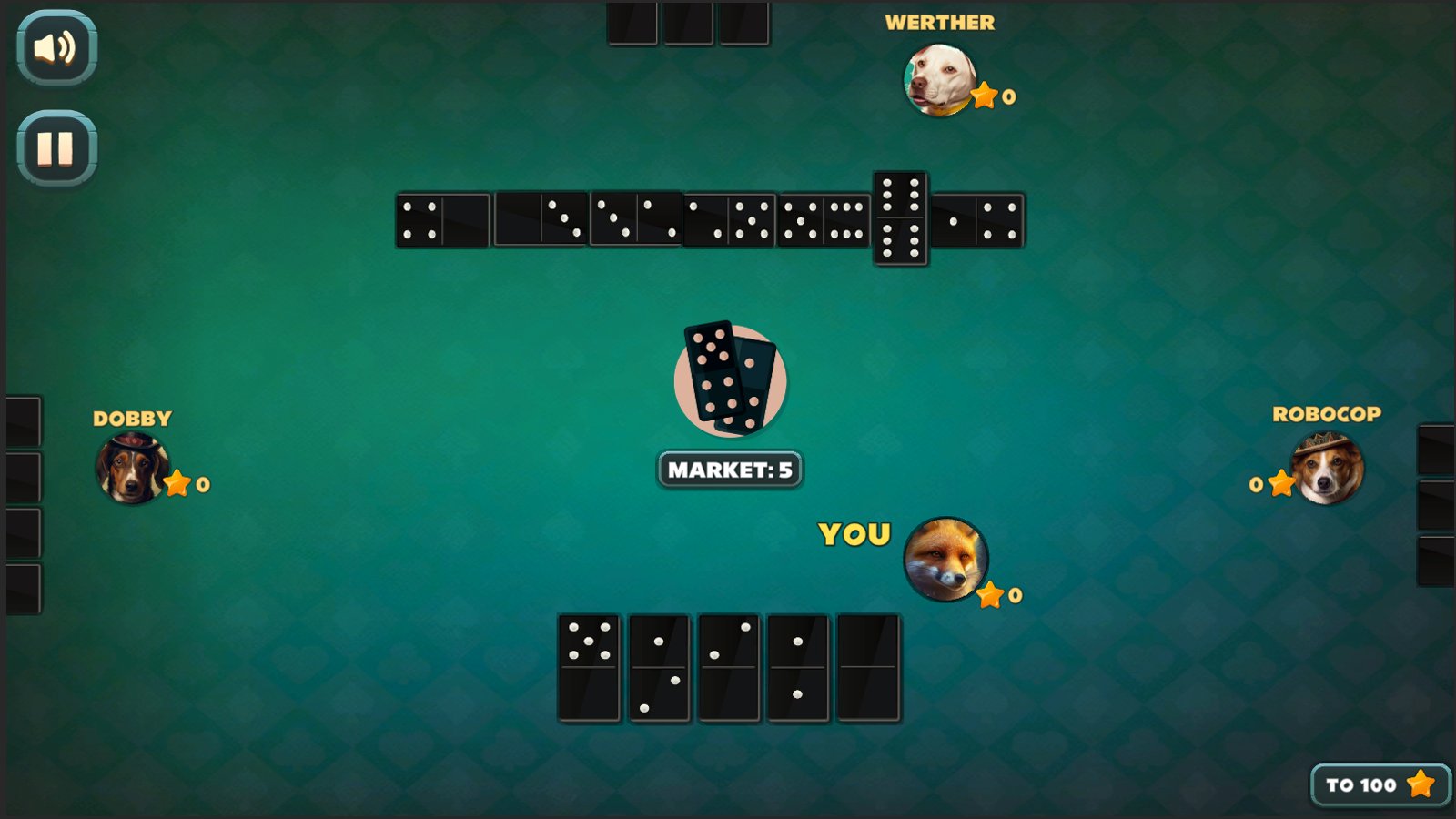Click Dobby's avatar portrait
Screen dimensions: 1456x819
pyautogui.click(x=133, y=470)
